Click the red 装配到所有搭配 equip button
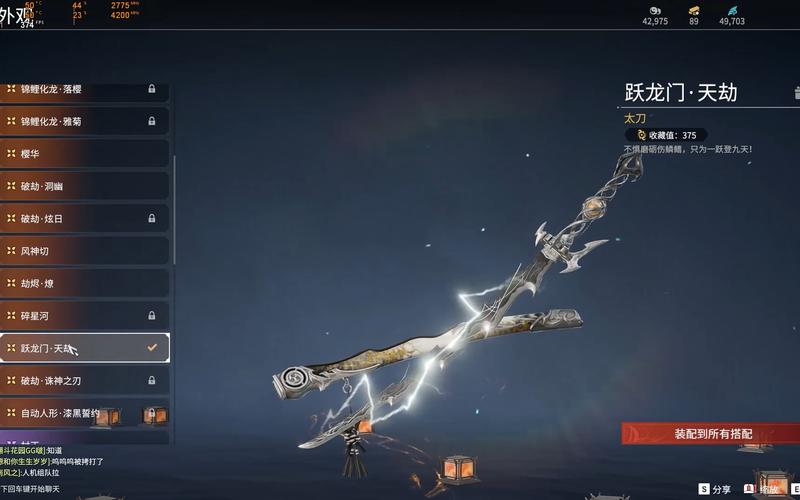800x500 pixels. [712, 434]
